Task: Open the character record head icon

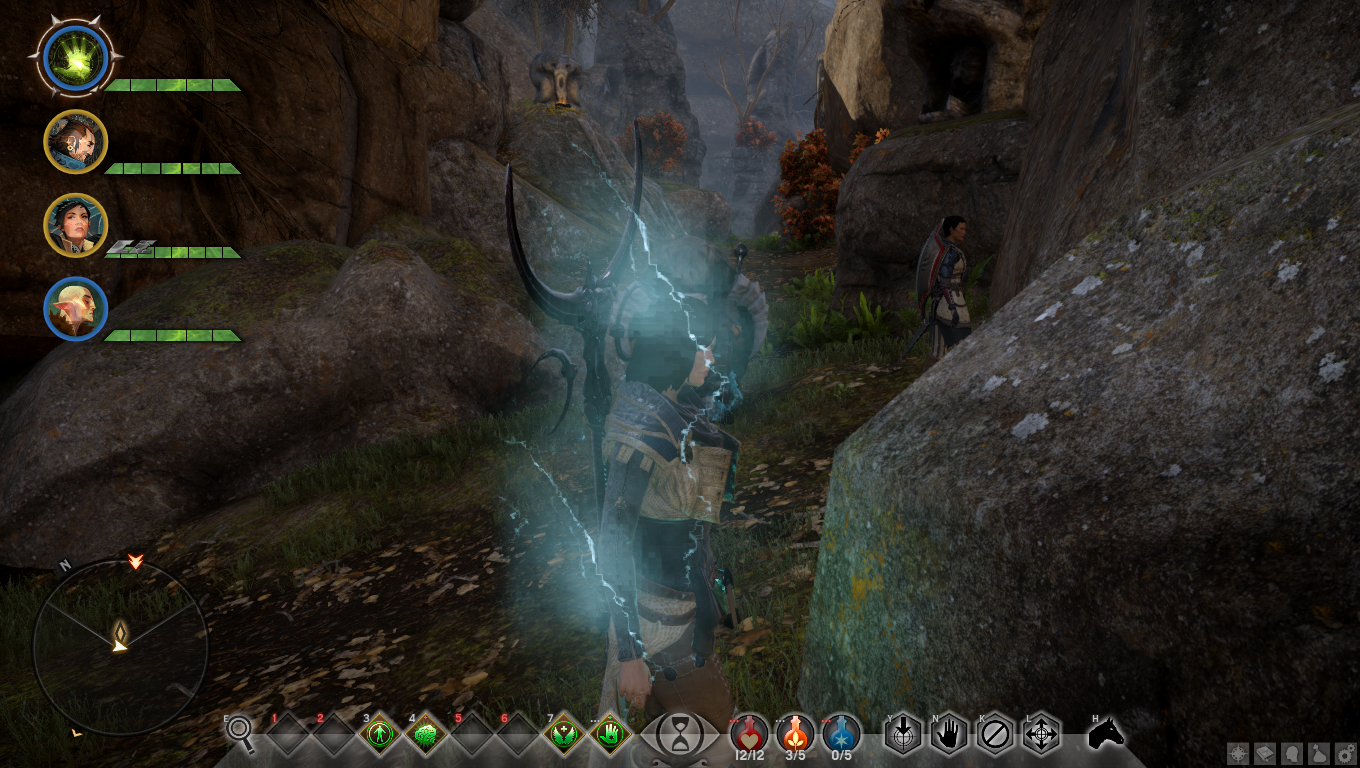Action: tap(1292, 753)
